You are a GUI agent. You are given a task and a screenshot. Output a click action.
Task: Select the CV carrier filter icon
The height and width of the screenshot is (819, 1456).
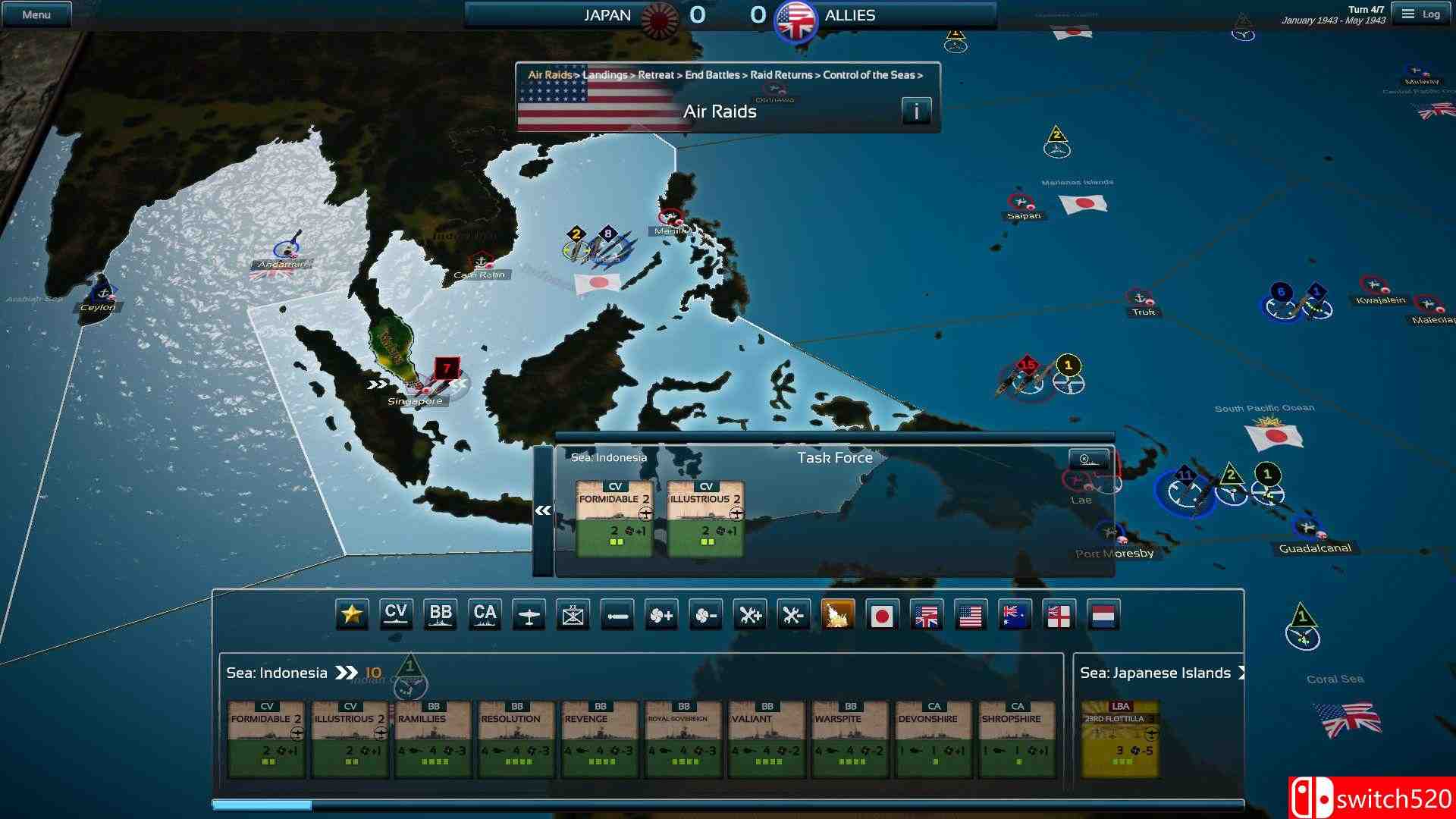click(x=396, y=616)
